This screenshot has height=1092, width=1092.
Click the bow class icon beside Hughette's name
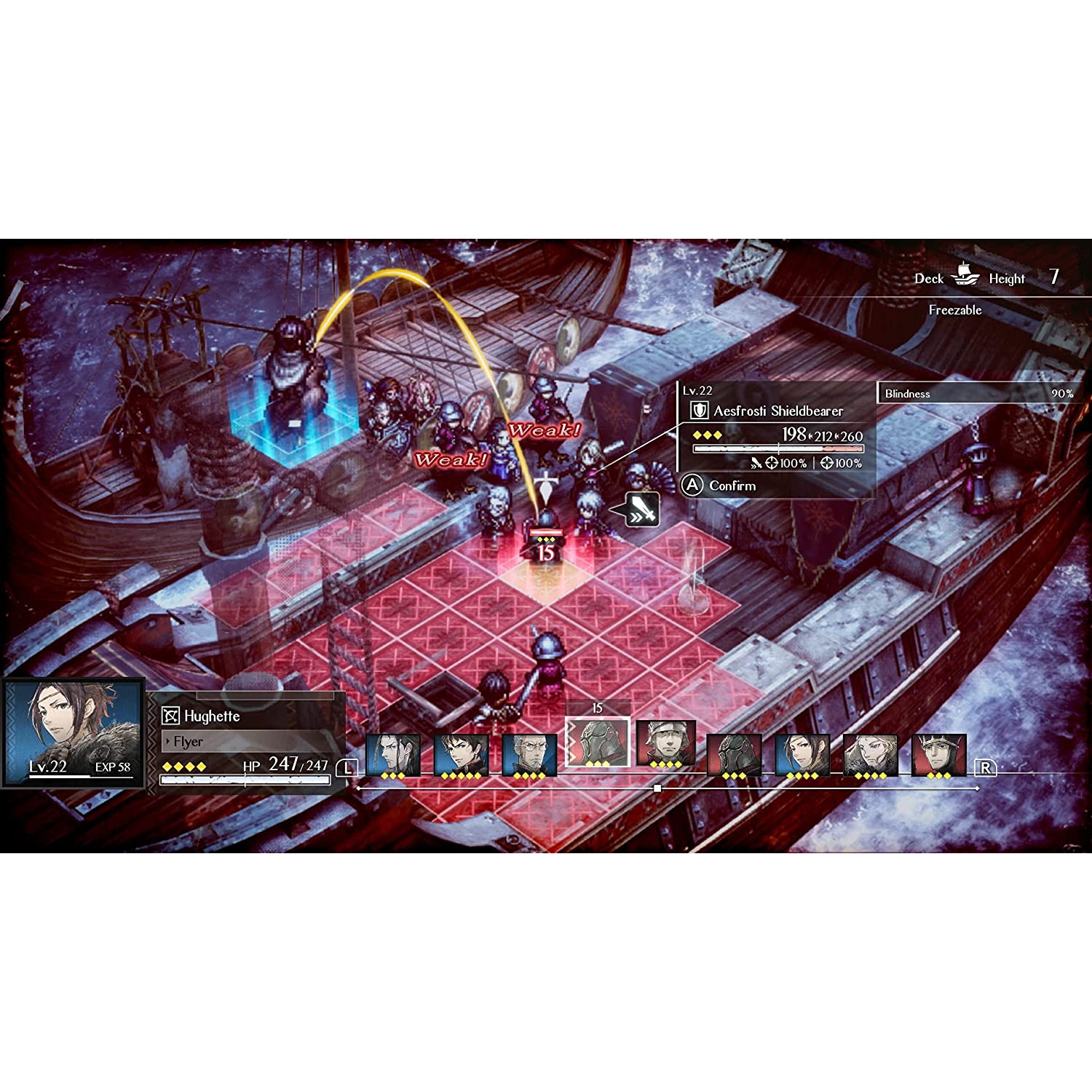169,716
